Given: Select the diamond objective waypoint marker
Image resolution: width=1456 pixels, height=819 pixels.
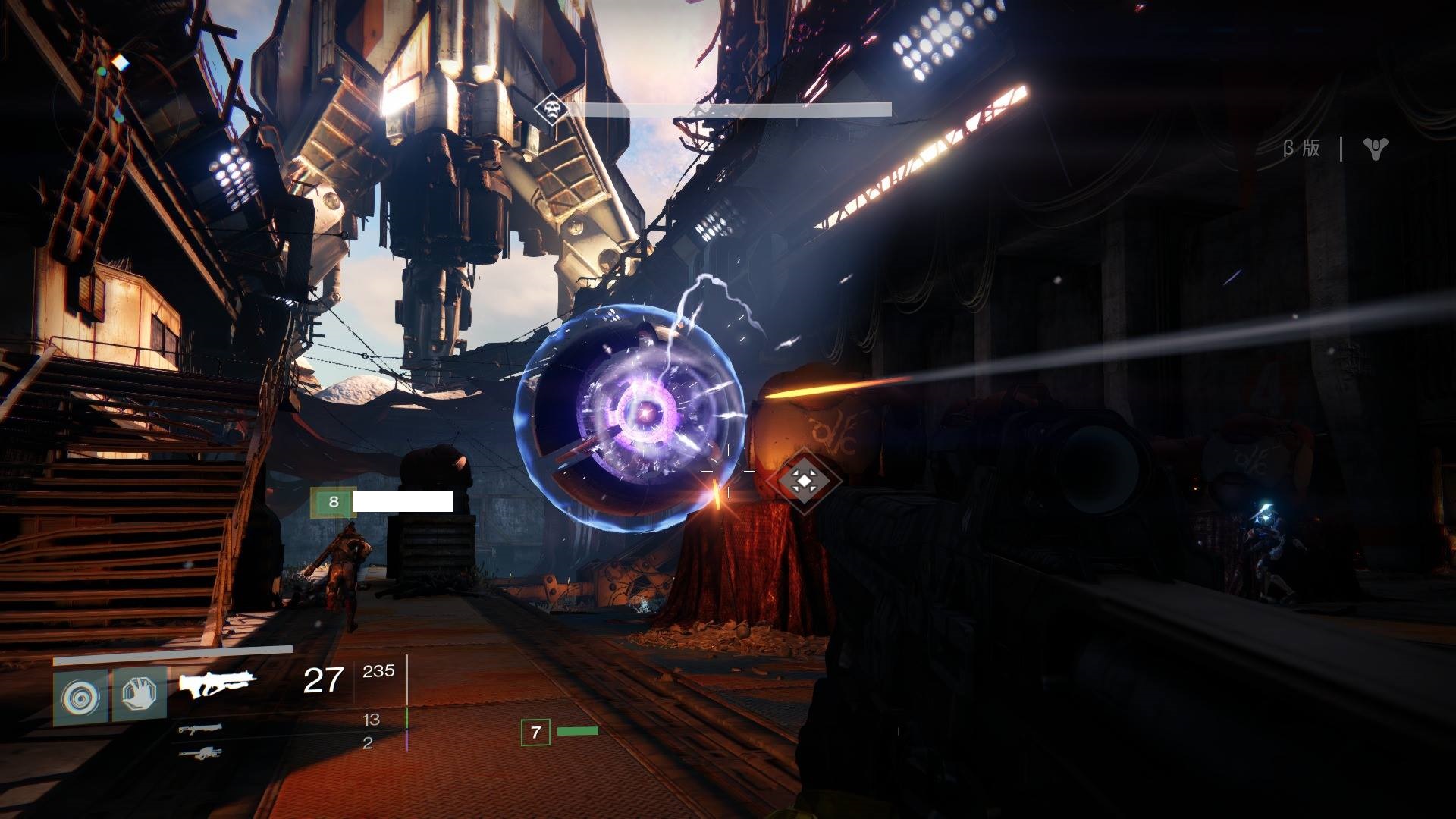Looking at the screenshot, I should tap(804, 480).
